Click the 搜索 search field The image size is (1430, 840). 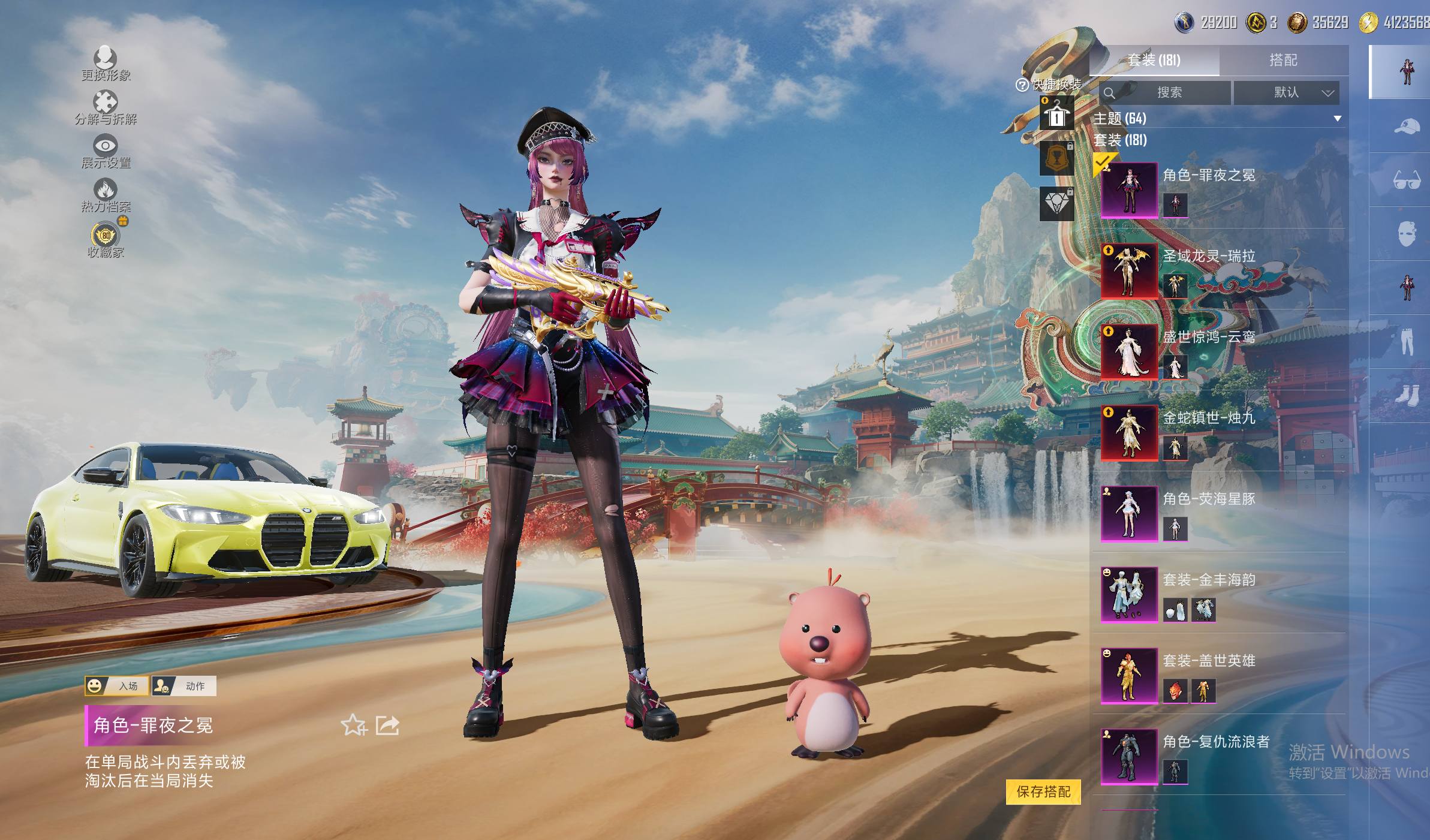click(x=1166, y=92)
